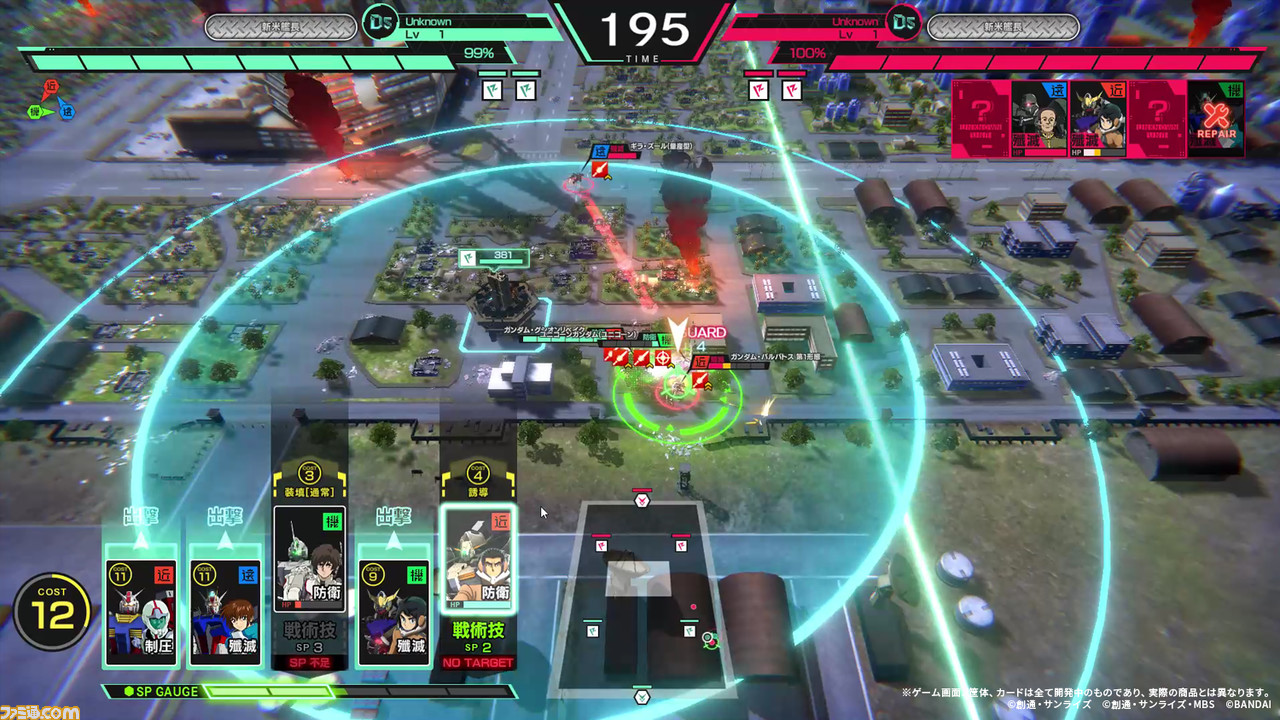The width and height of the screenshot is (1280, 720).
Task: Click the enemy card marked REPAIR
Action: click(1216, 119)
